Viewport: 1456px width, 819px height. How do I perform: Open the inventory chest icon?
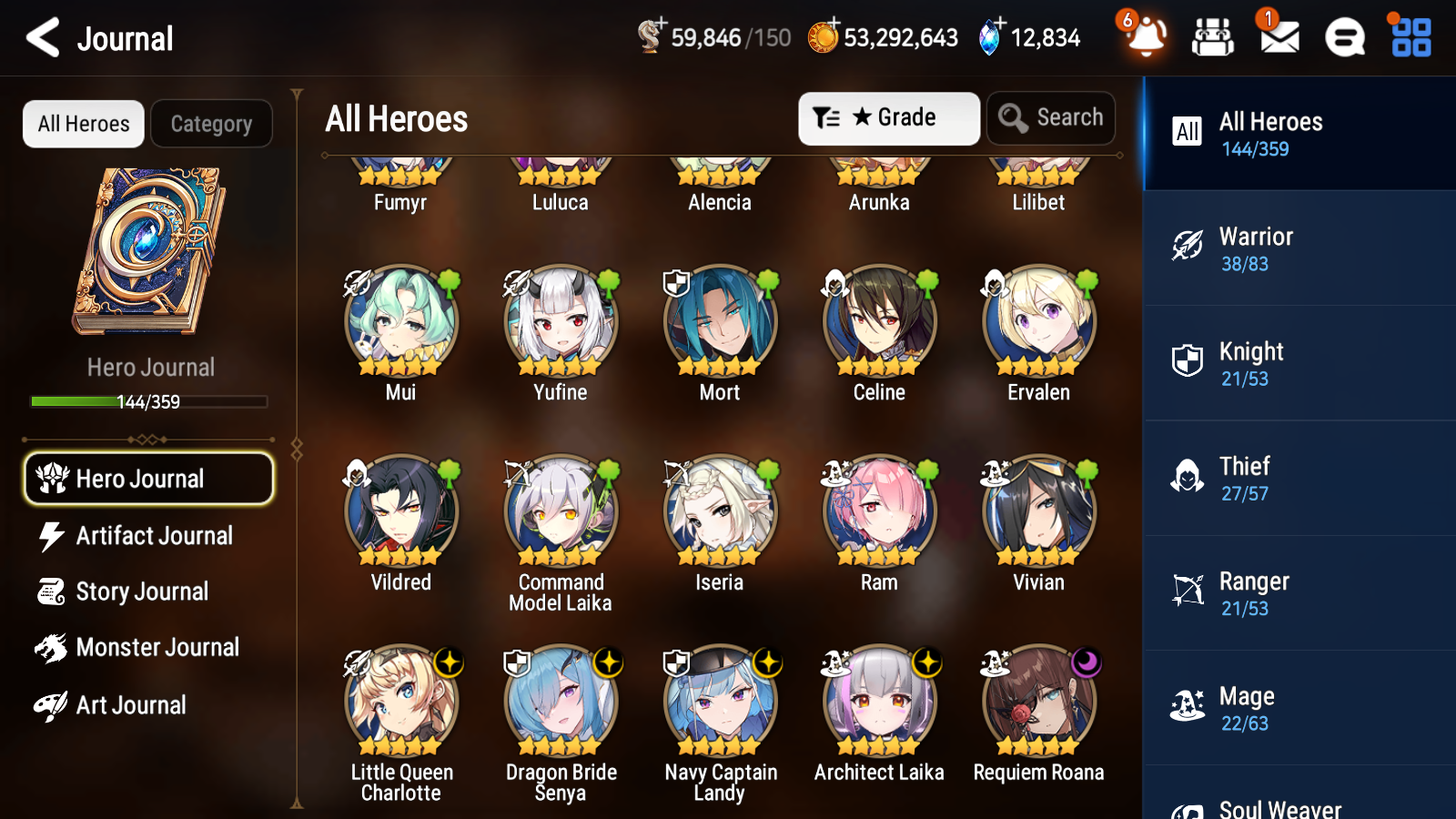coord(1213,37)
